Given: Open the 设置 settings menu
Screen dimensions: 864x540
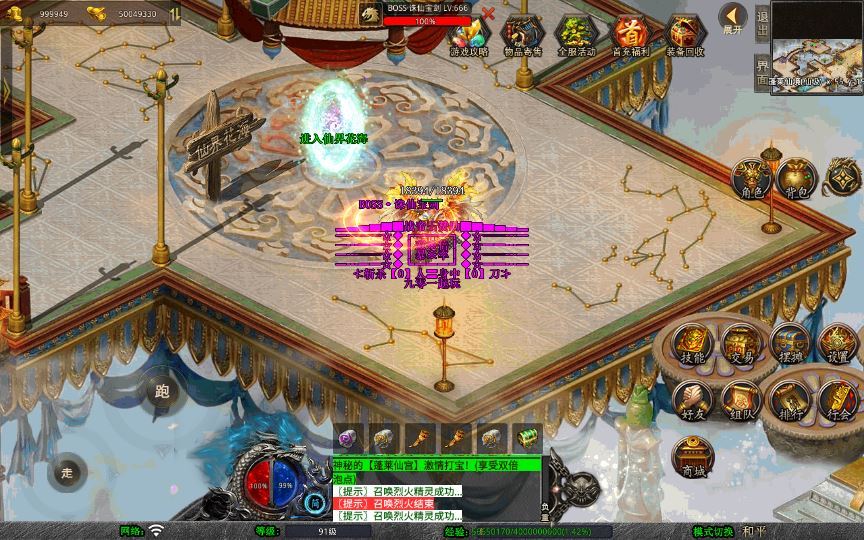Looking at the screenshot, I should tap(838, 343).
